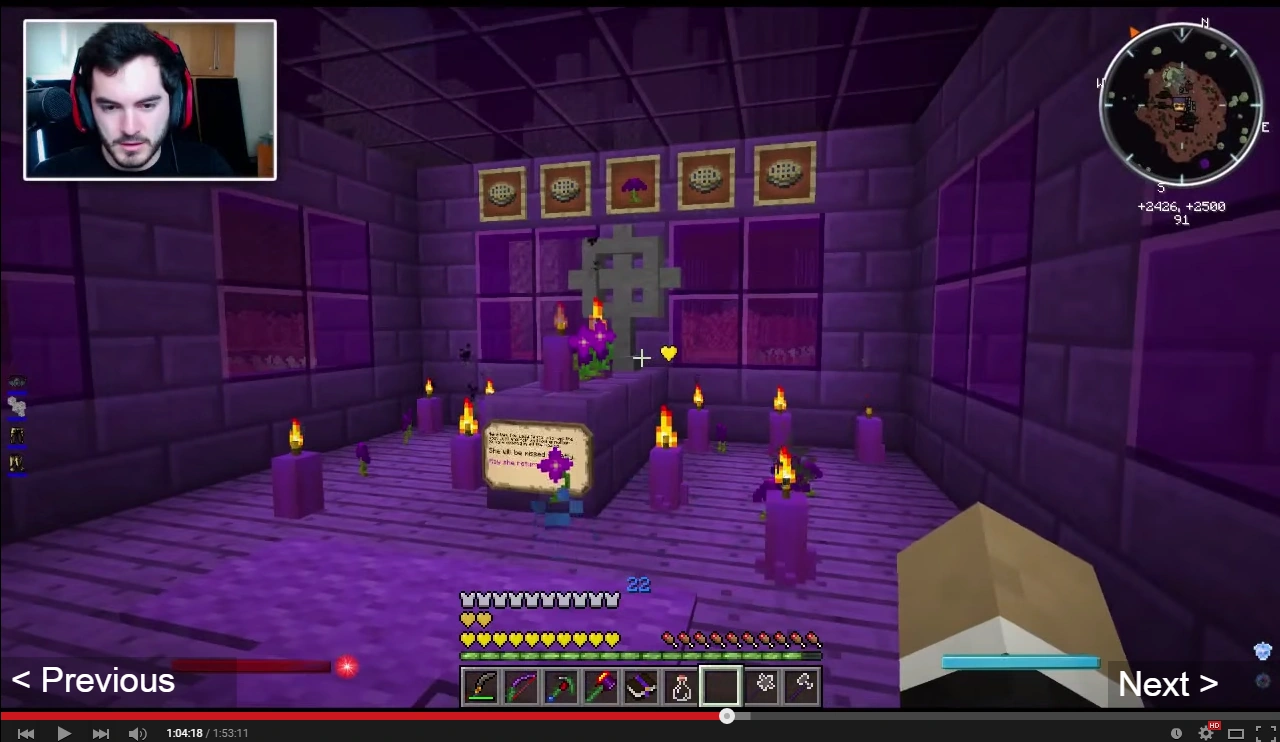
Task: Enable fullscreen playback mode
Action: pos(1263,733)
